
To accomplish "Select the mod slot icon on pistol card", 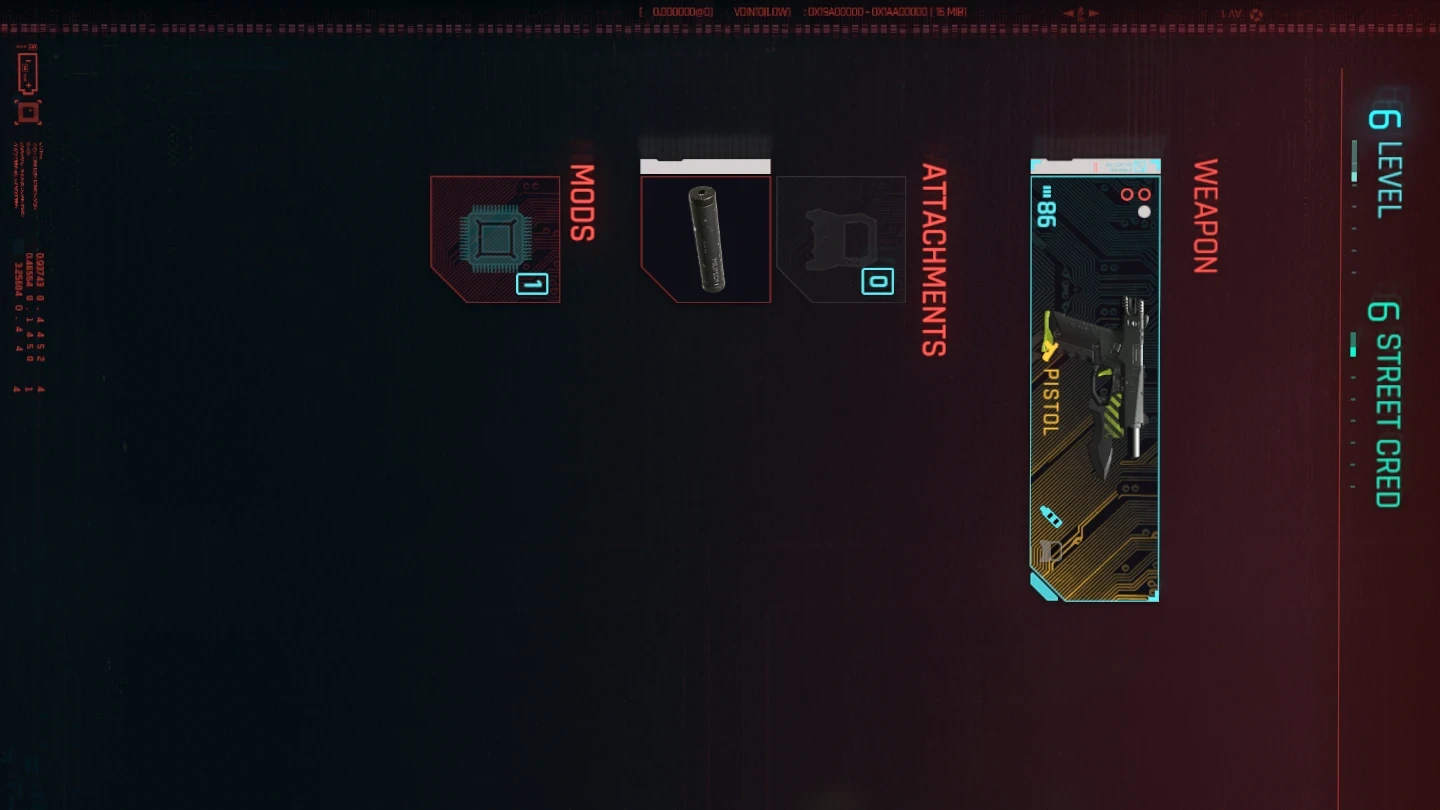I will point(1051,548).
